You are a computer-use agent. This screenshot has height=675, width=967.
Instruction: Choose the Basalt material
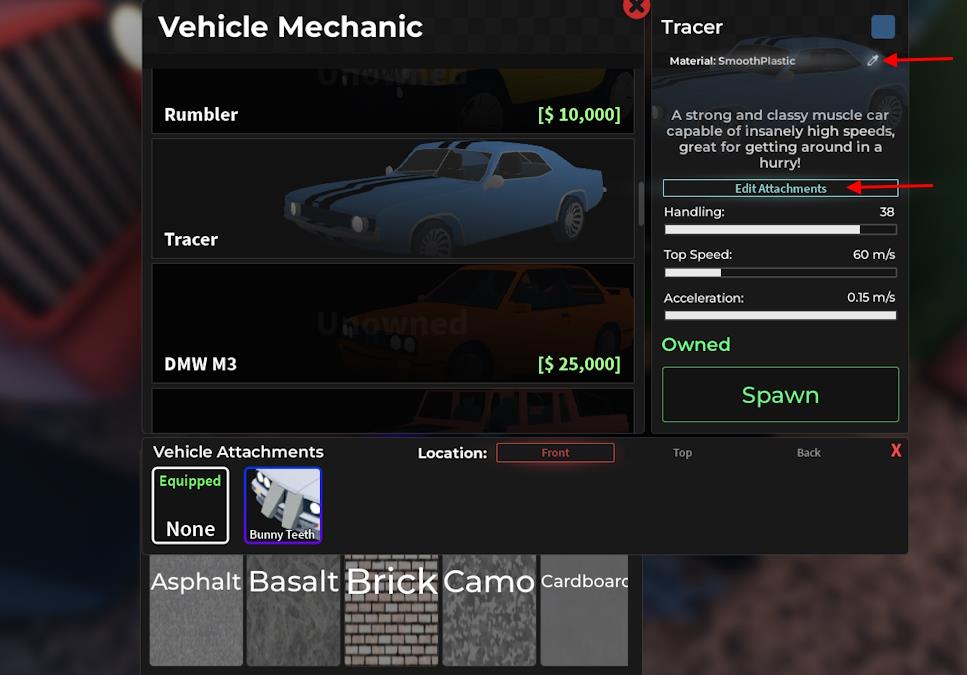tap(294, 610)
